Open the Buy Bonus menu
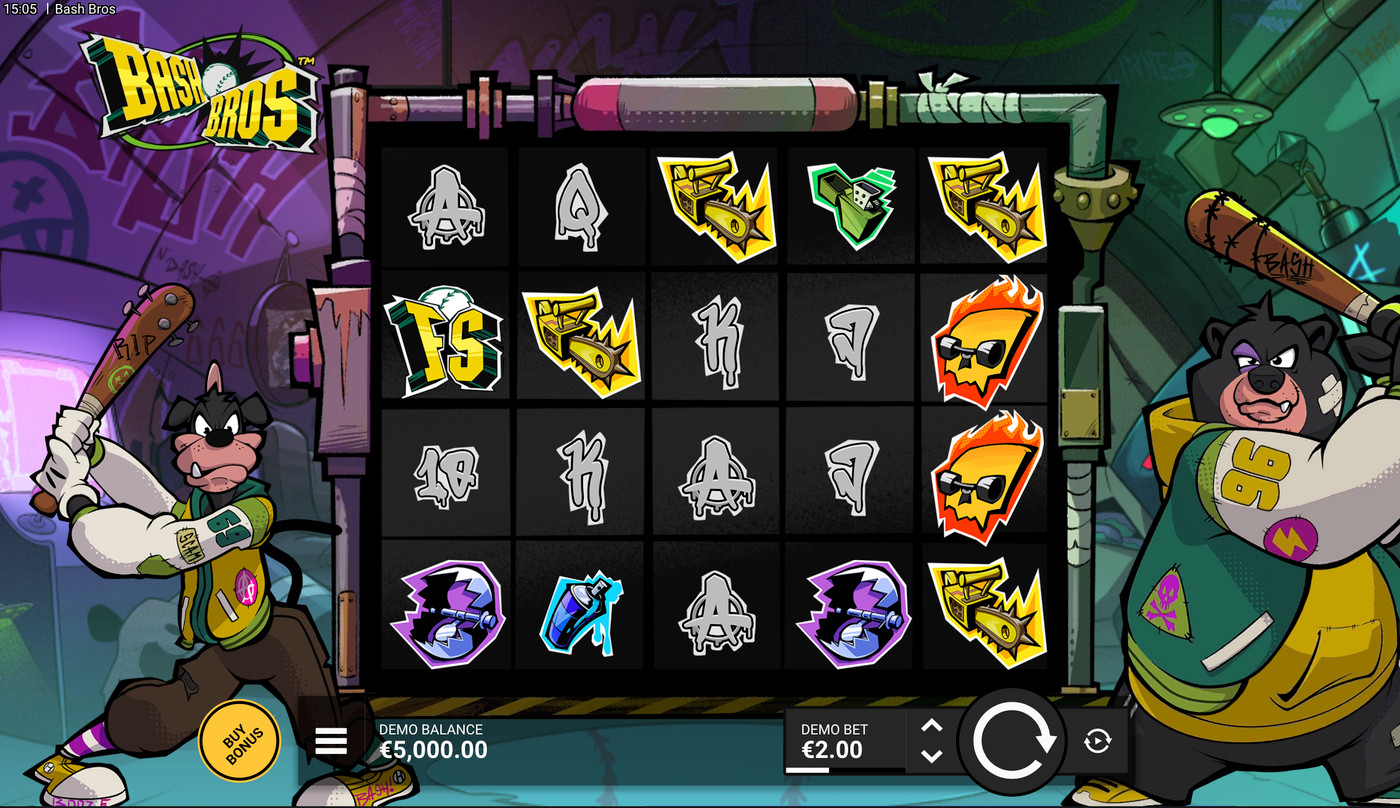 (240, 740)
